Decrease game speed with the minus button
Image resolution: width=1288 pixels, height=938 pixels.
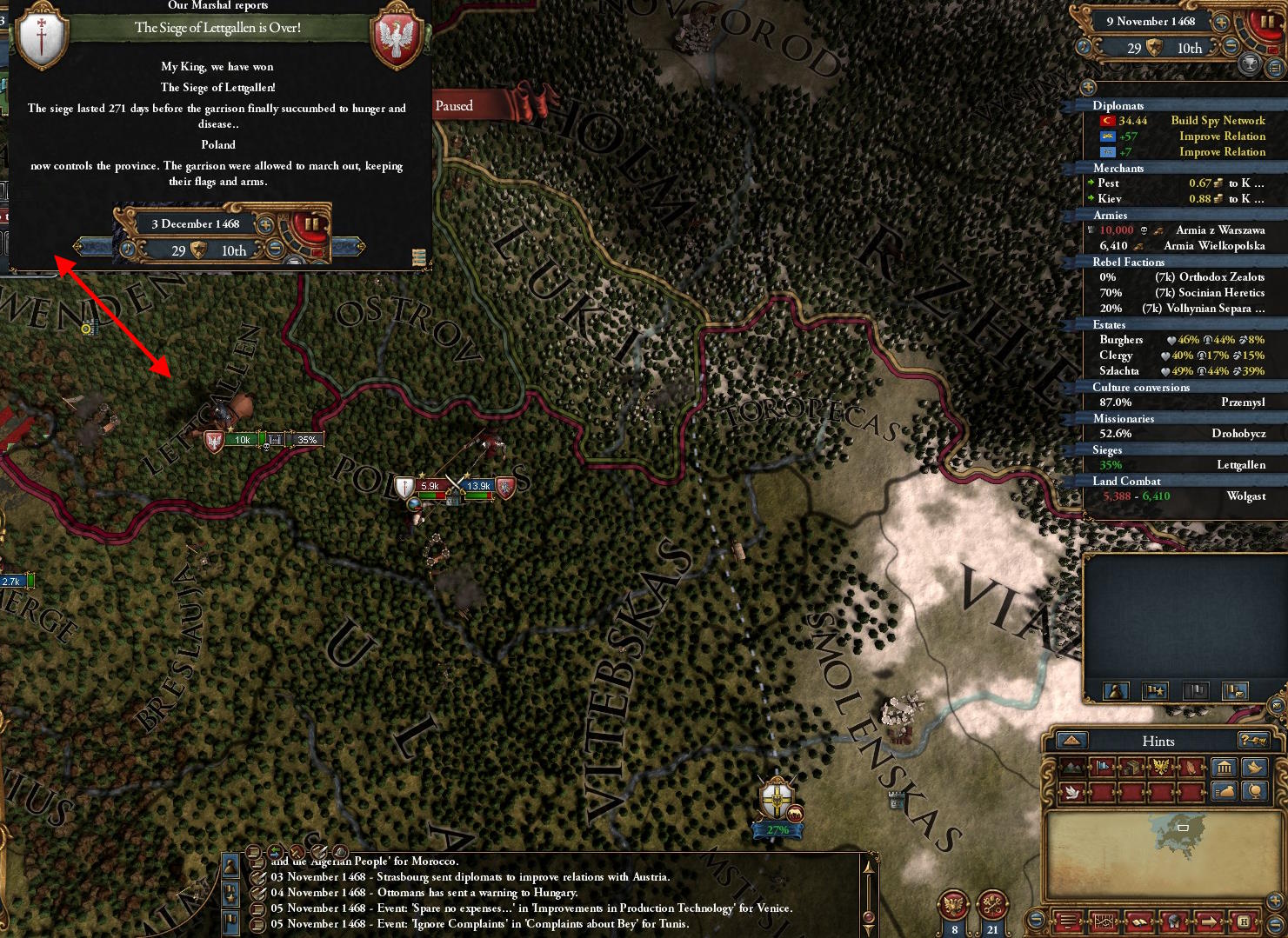click(x=1230, y=47)
